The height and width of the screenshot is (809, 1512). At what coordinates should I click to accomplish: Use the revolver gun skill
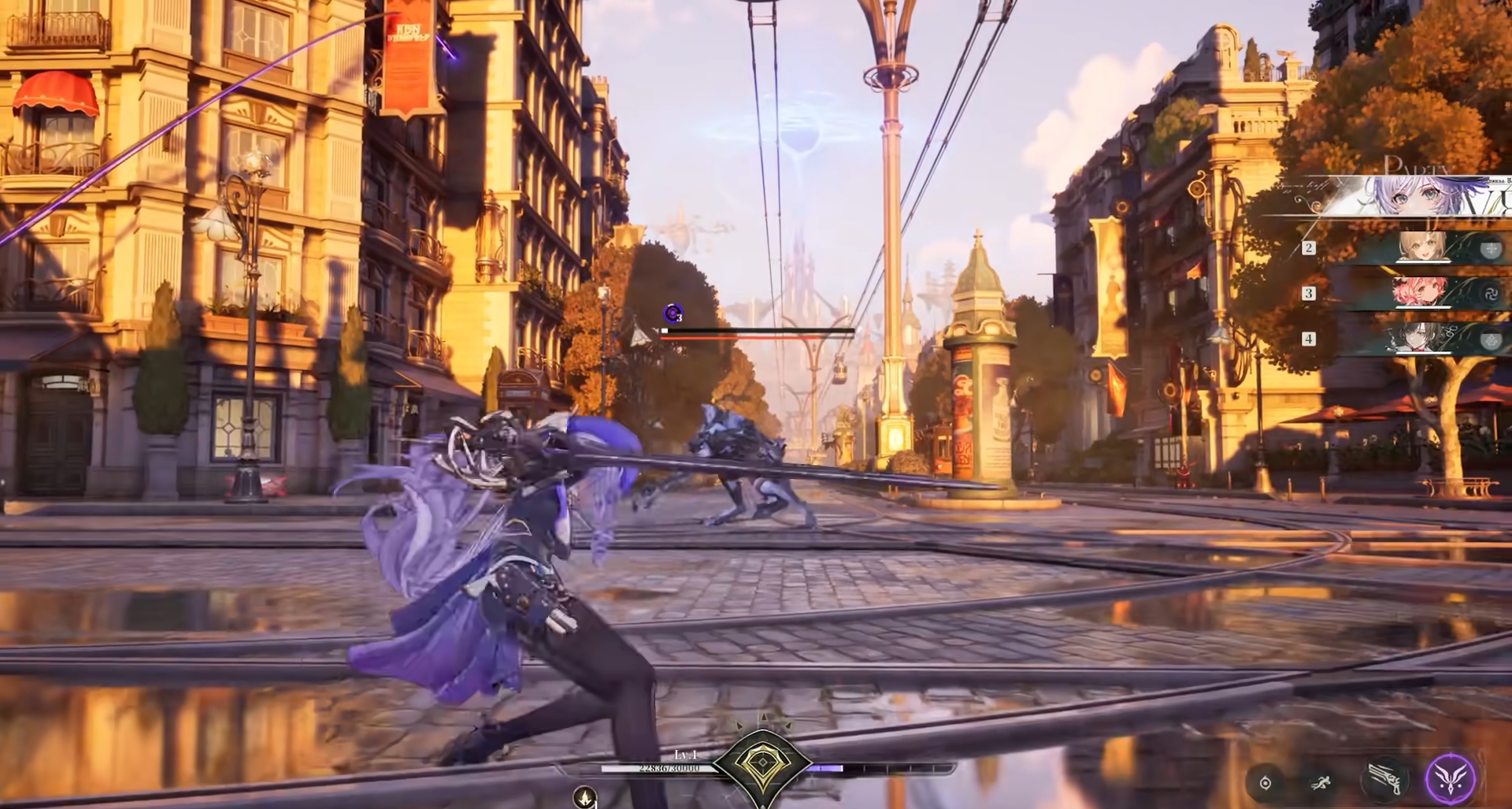[1384, 779]
